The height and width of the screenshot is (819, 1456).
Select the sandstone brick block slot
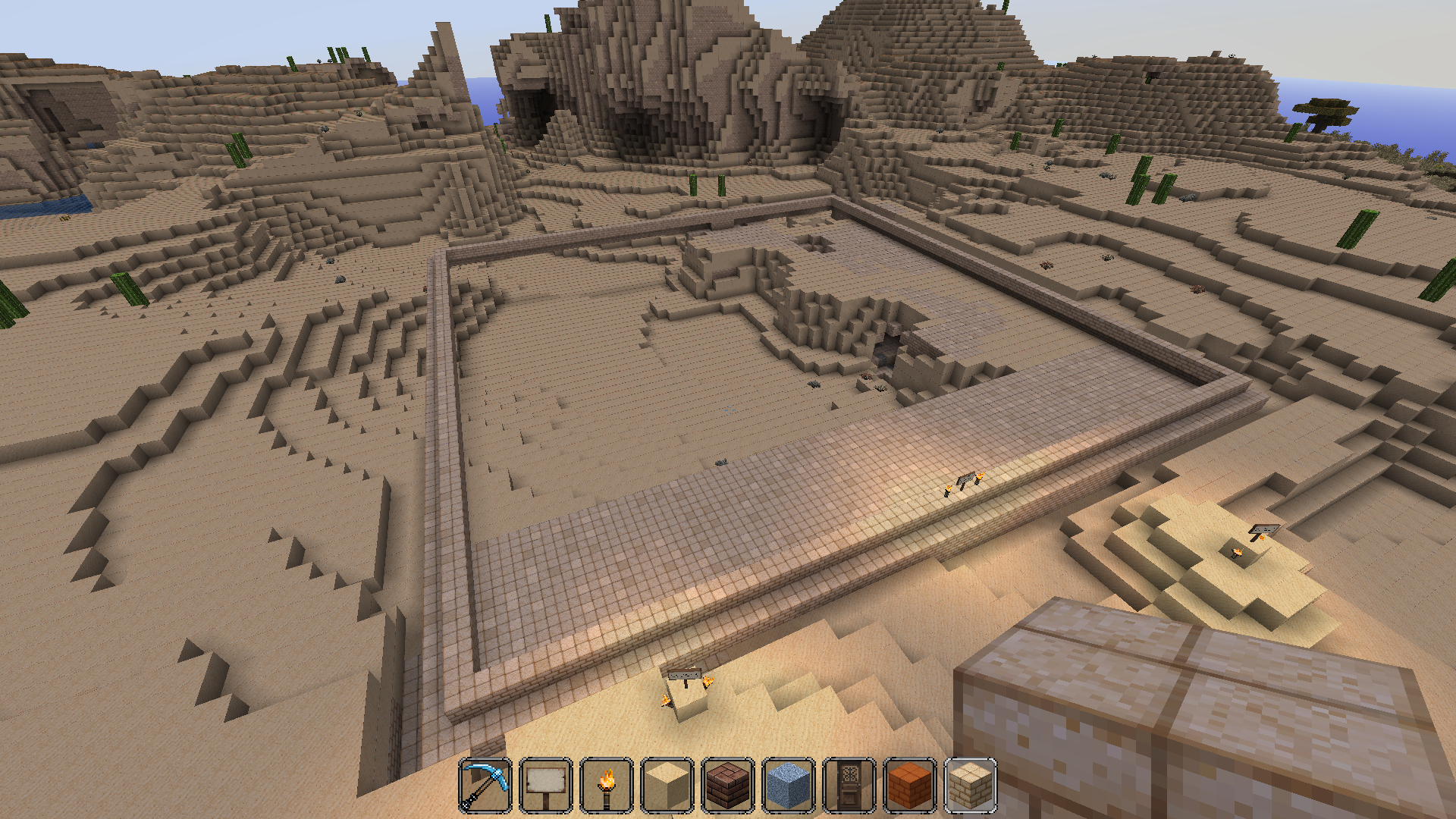[971, 786]
